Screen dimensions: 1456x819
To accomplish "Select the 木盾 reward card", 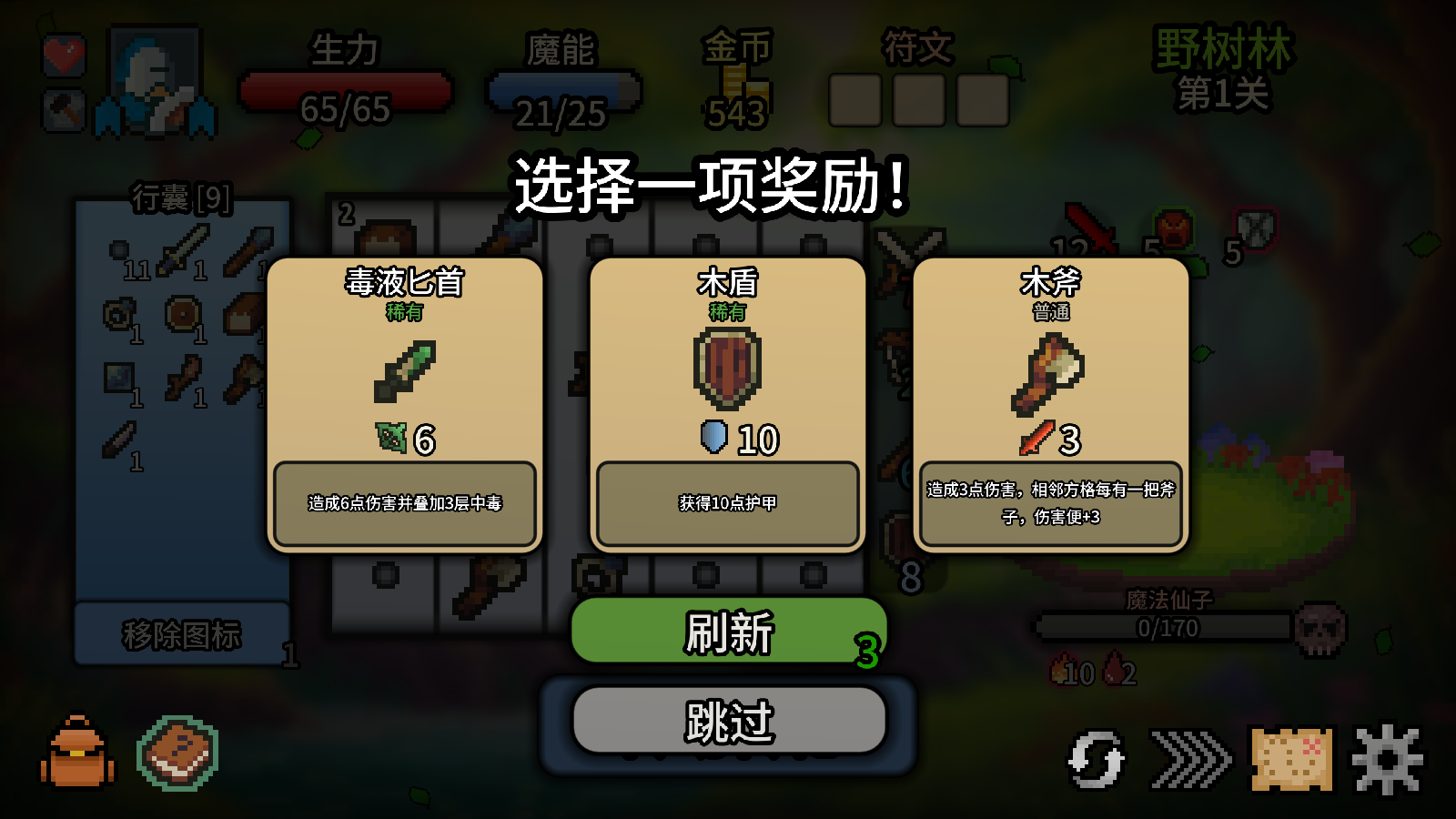I will coord(727,405).
